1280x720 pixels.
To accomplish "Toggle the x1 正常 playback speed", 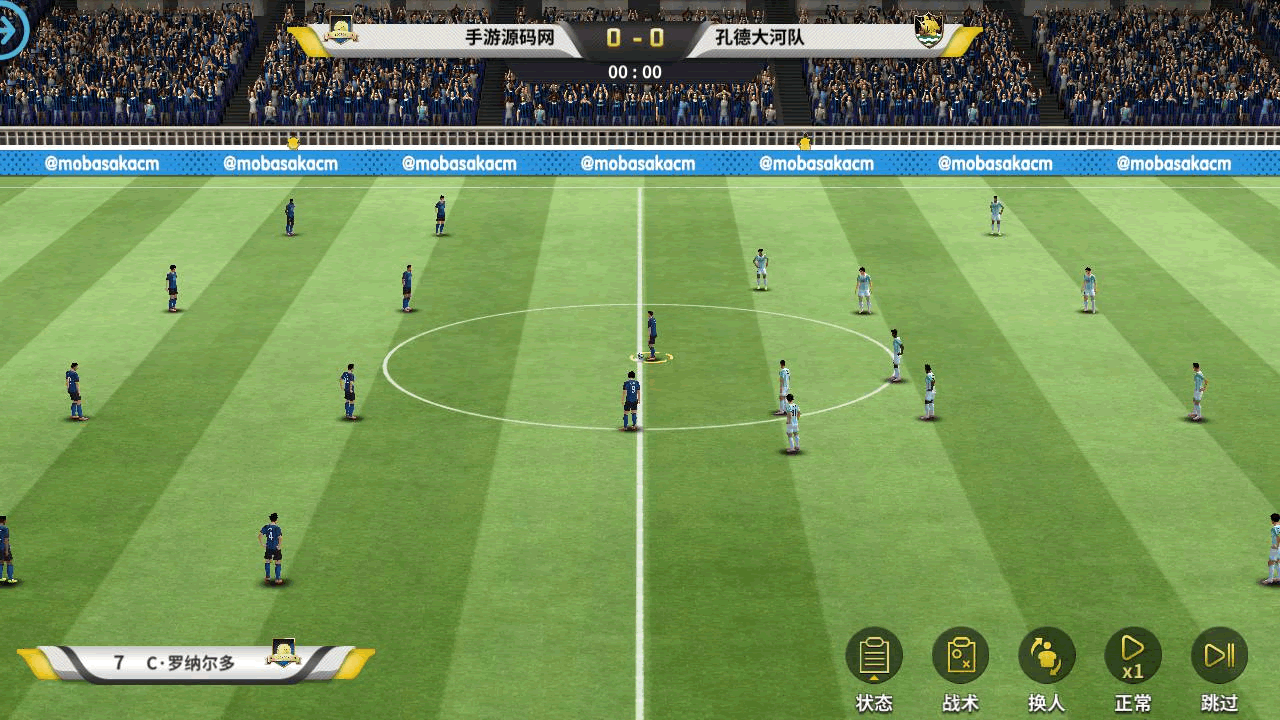I will 1132,657.
